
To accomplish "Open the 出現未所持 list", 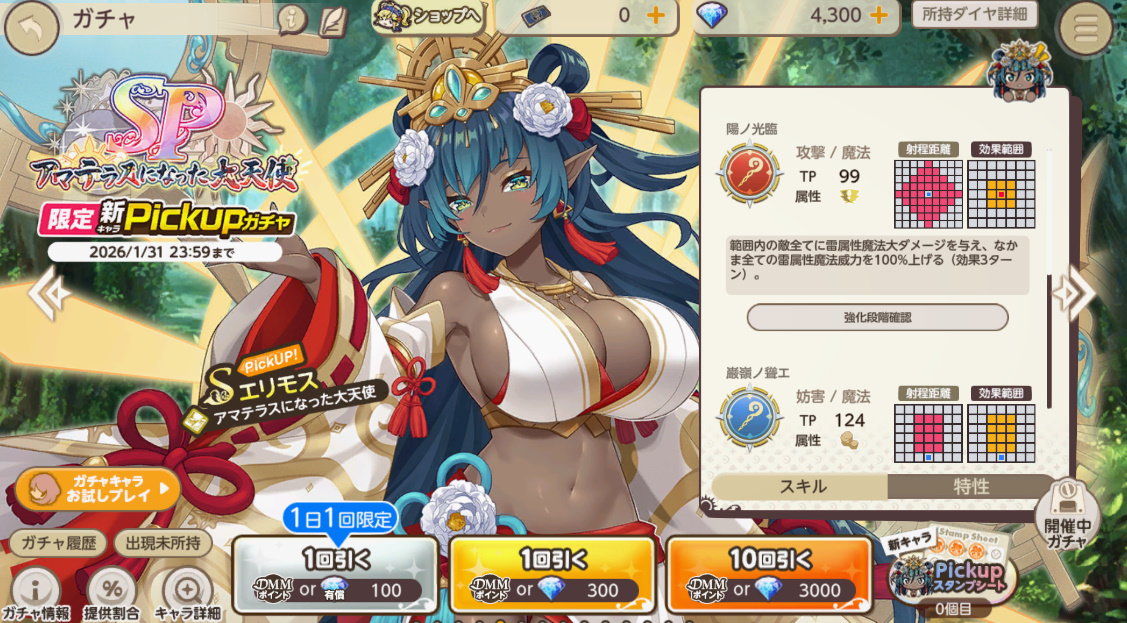I will coord(163,544).
